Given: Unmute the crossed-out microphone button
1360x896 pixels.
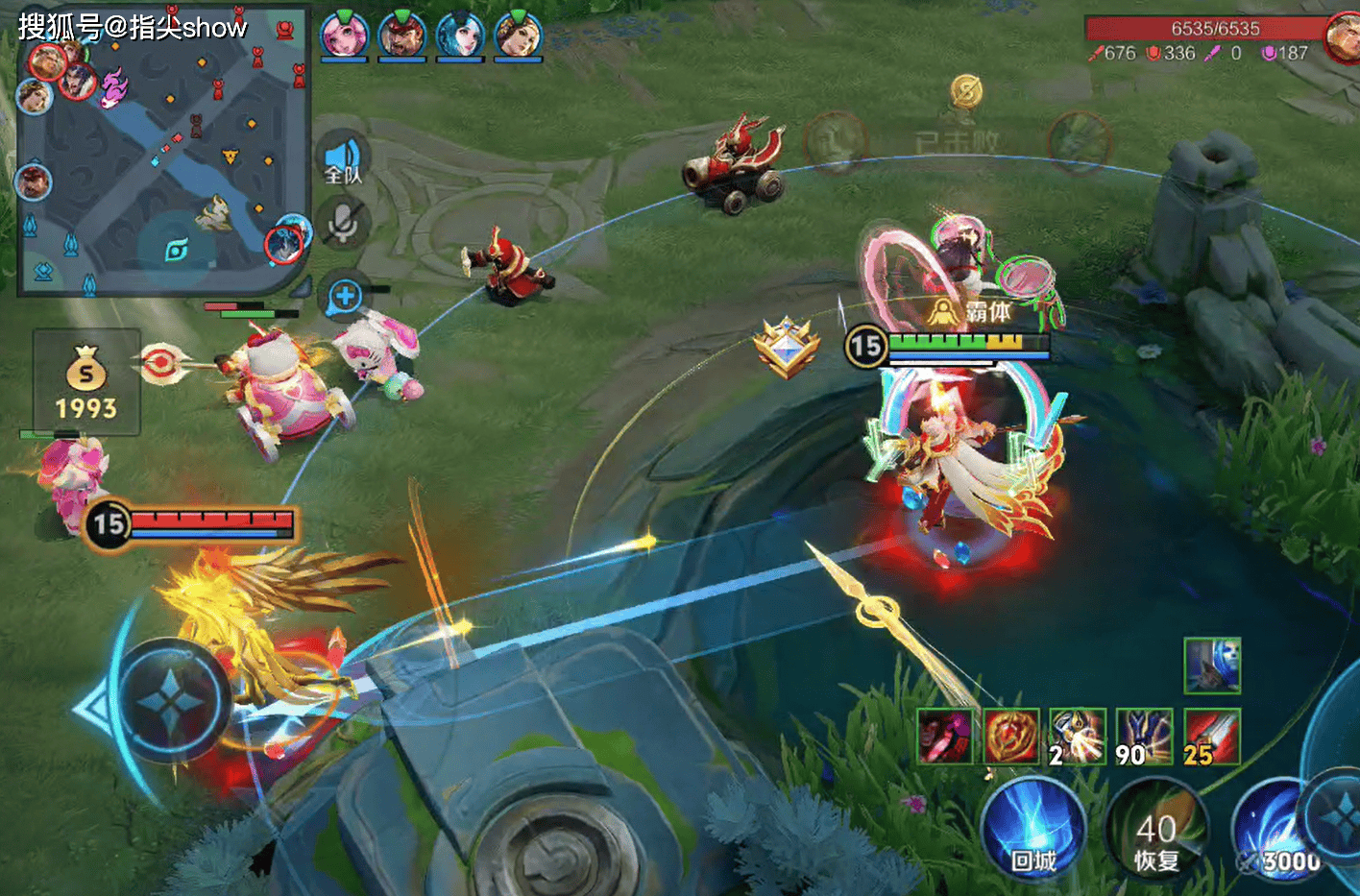Looking at the screenshot, I should [x=342, y=224].
